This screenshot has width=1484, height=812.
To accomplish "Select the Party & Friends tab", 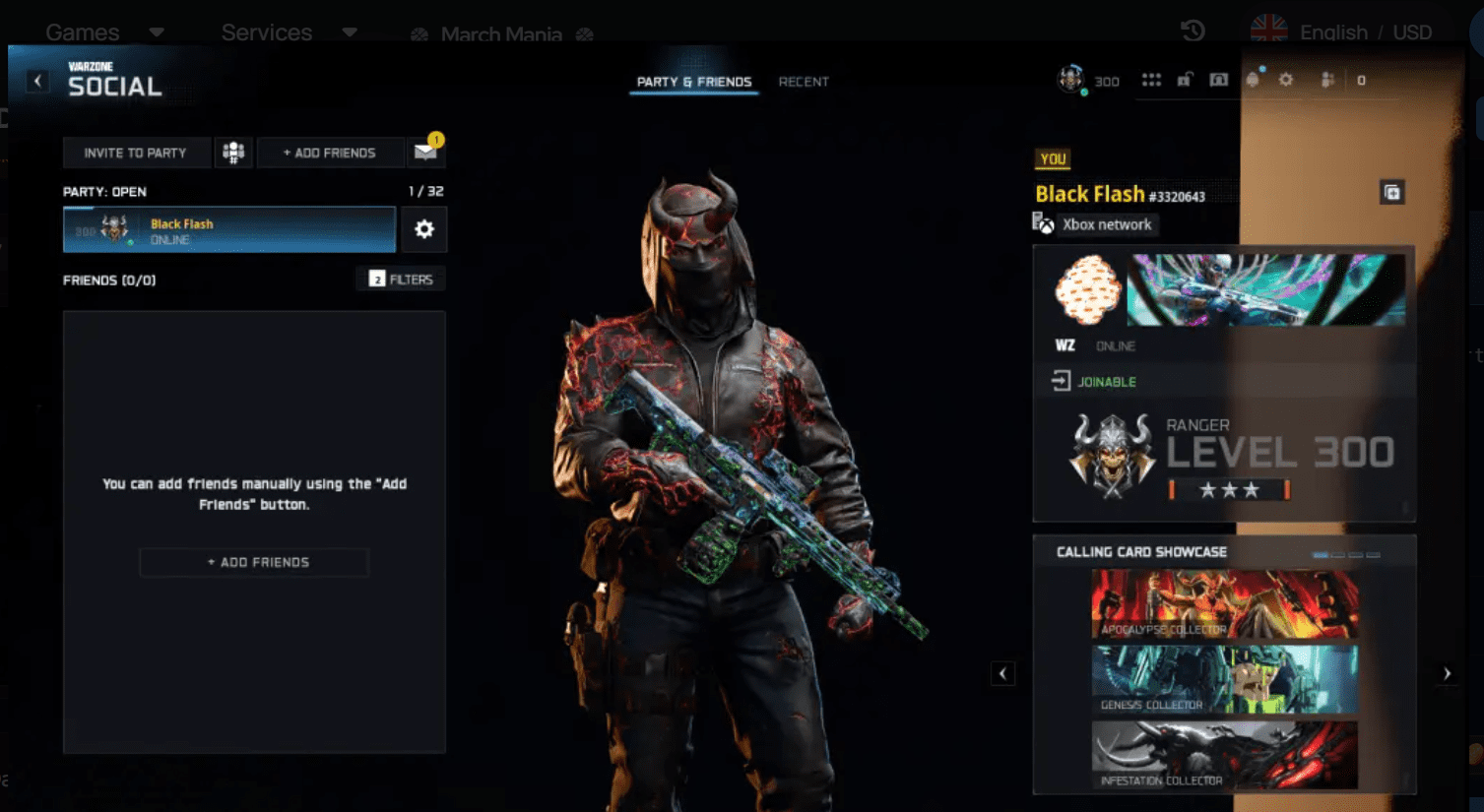I will click(x=693, y=82).
